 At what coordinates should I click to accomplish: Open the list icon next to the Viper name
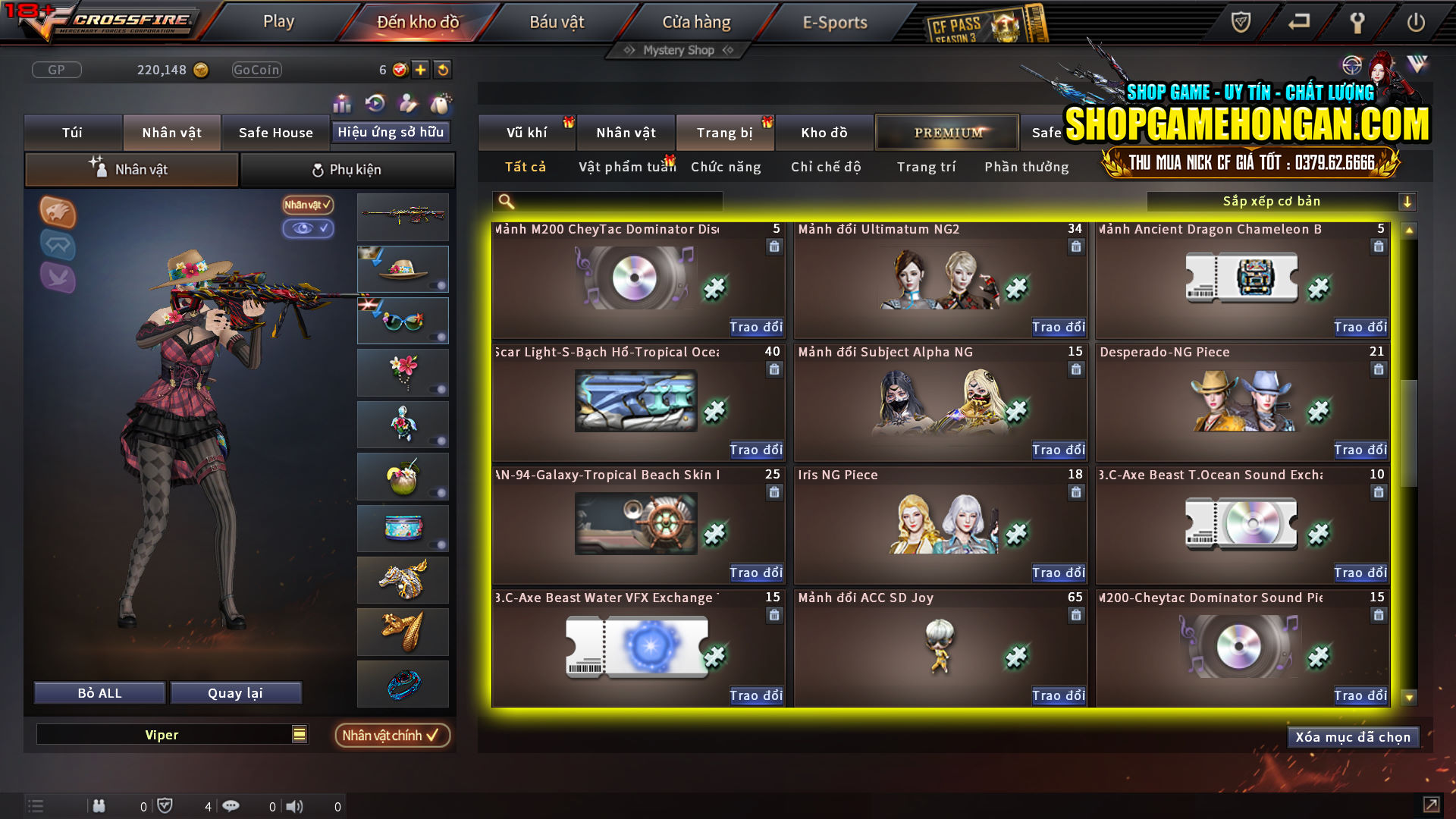(x=299, y=734)
